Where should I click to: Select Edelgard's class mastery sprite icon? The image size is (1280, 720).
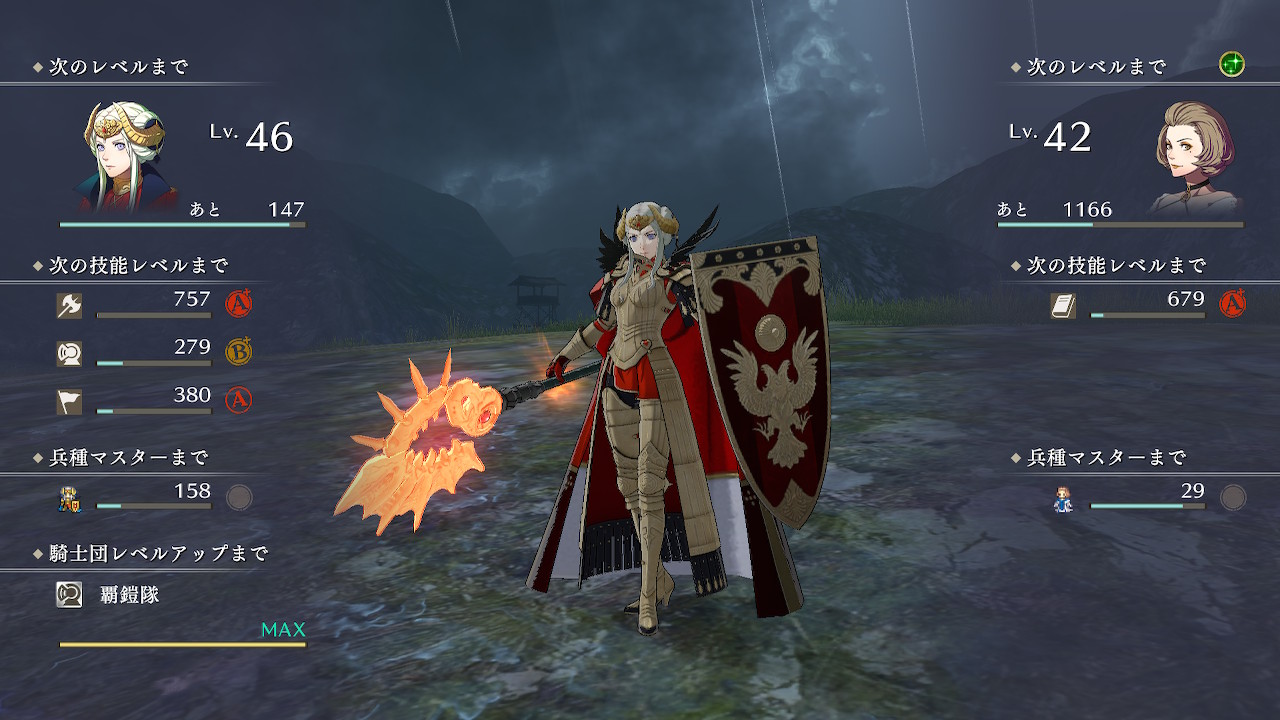coord(69,498)
